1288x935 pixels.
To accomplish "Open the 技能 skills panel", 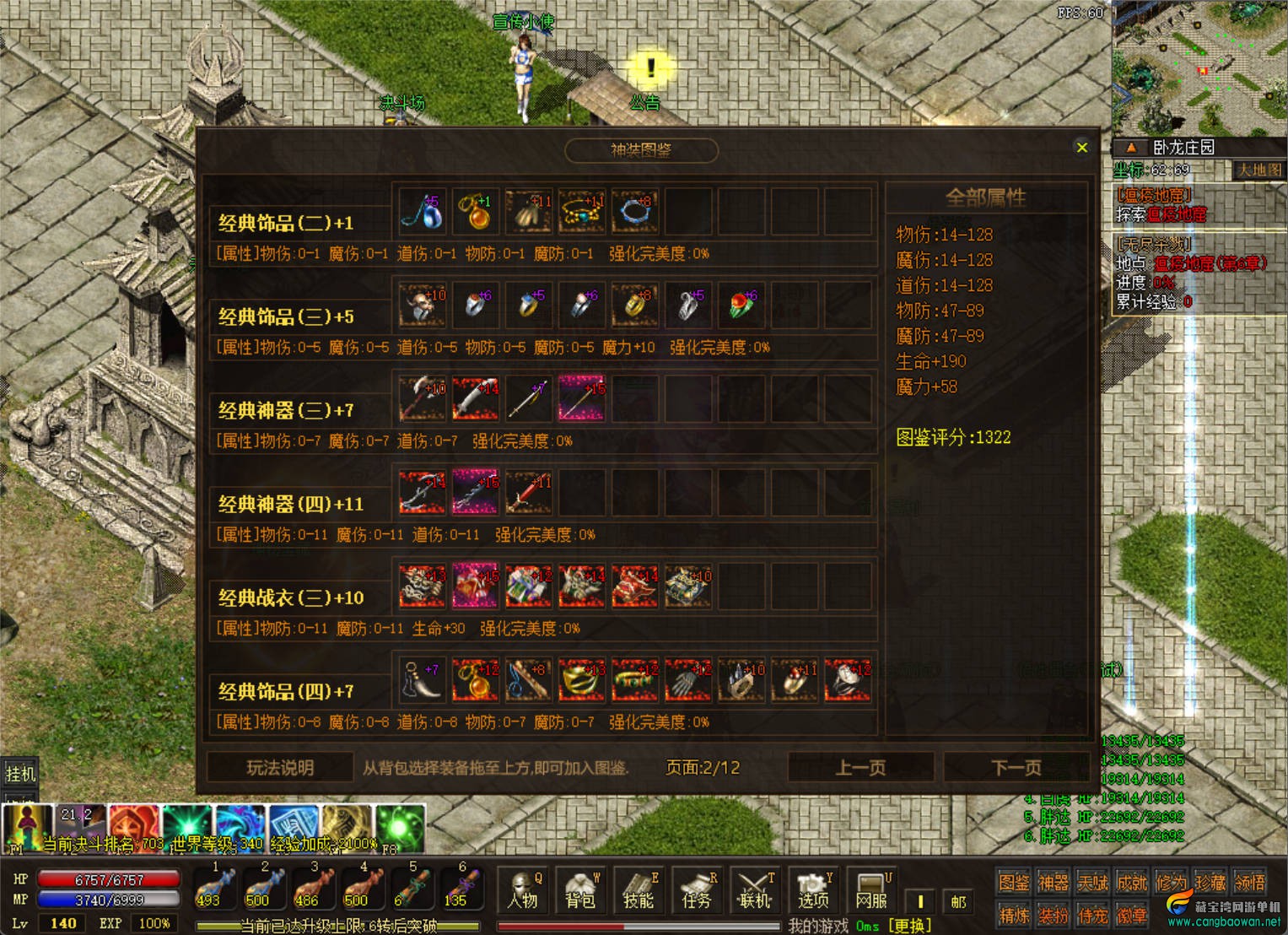I will pos(639,891).
